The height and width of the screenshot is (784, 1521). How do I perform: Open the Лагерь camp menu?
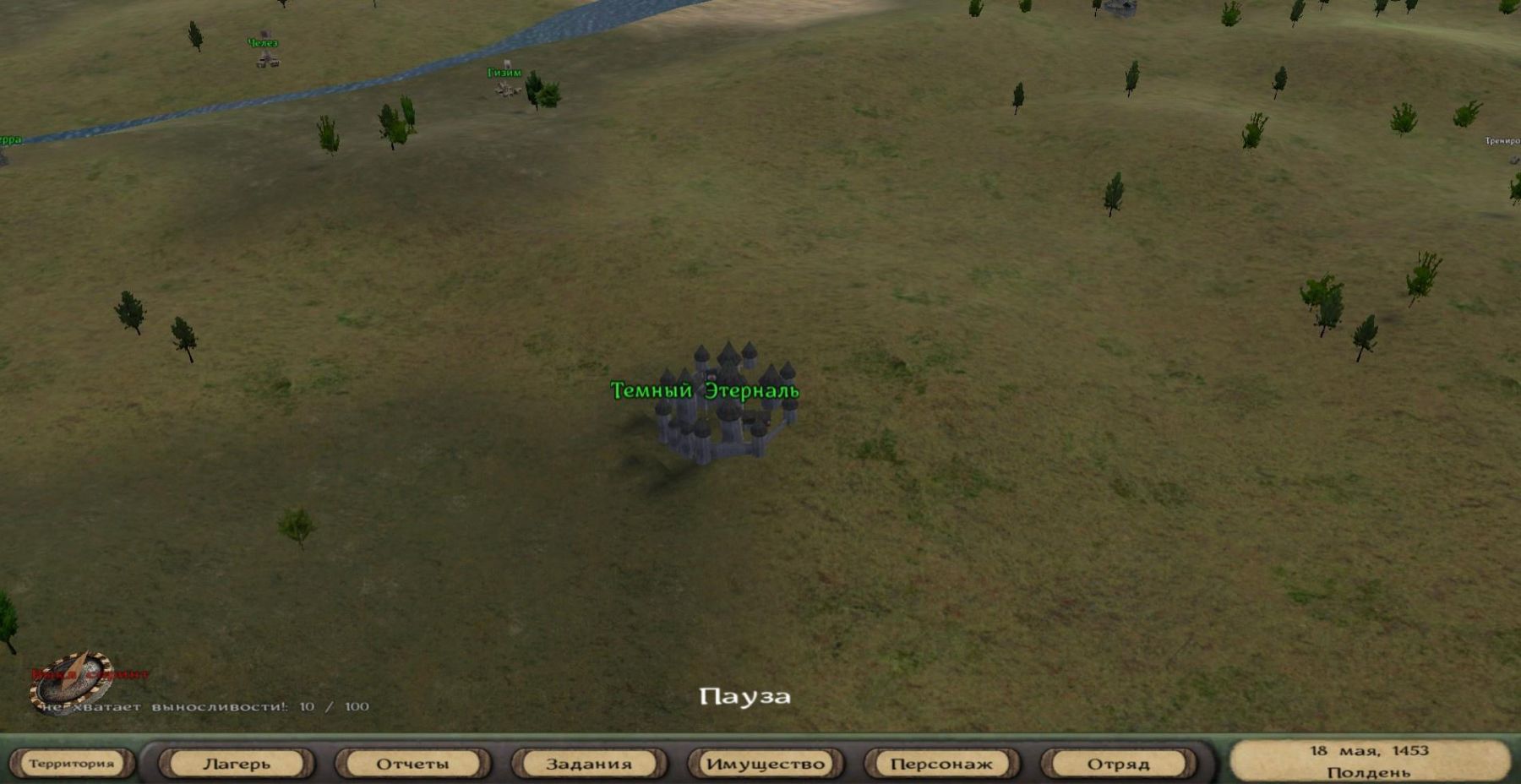pos(237,764)
